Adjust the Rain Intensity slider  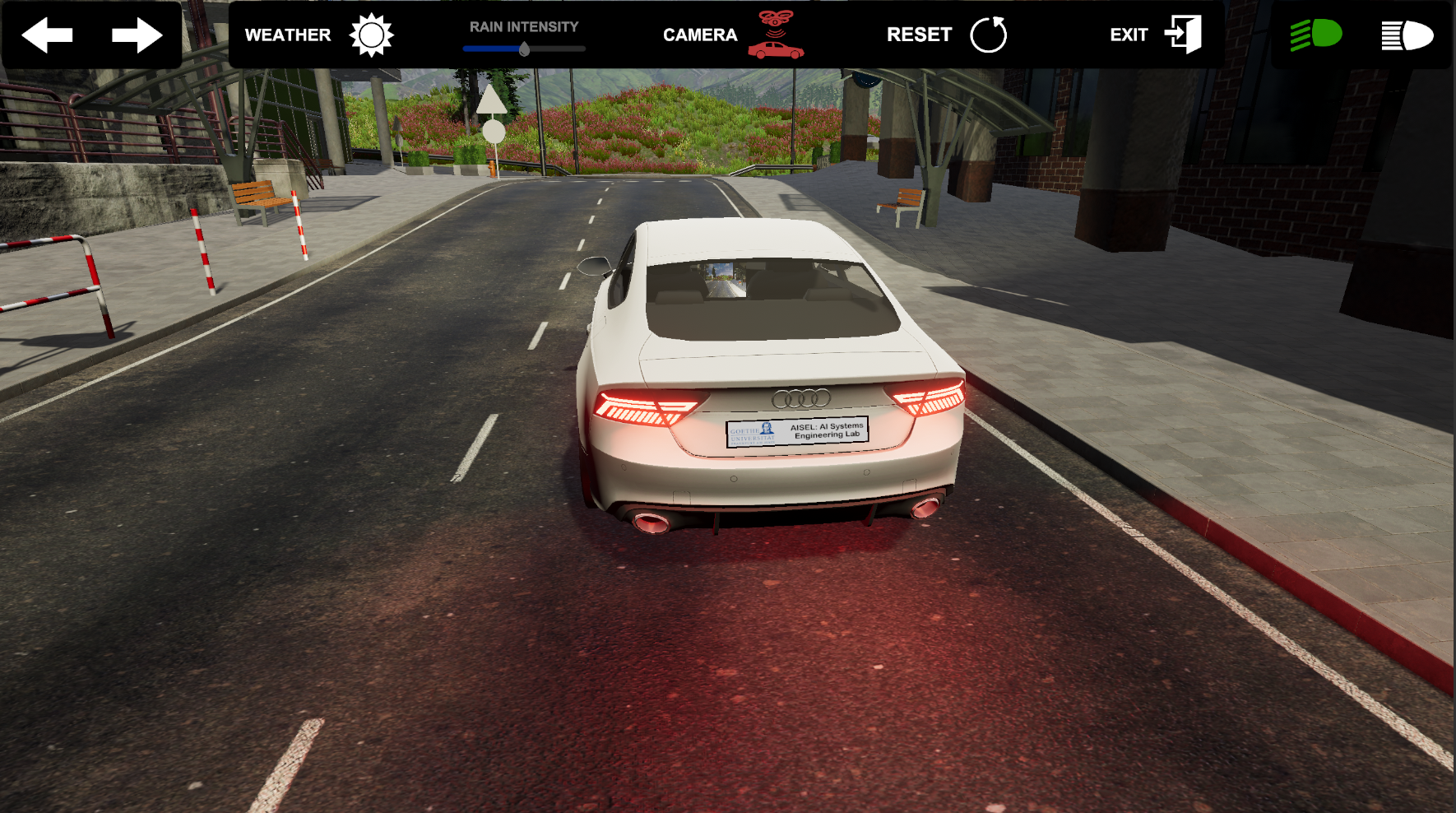click(524, 49)
